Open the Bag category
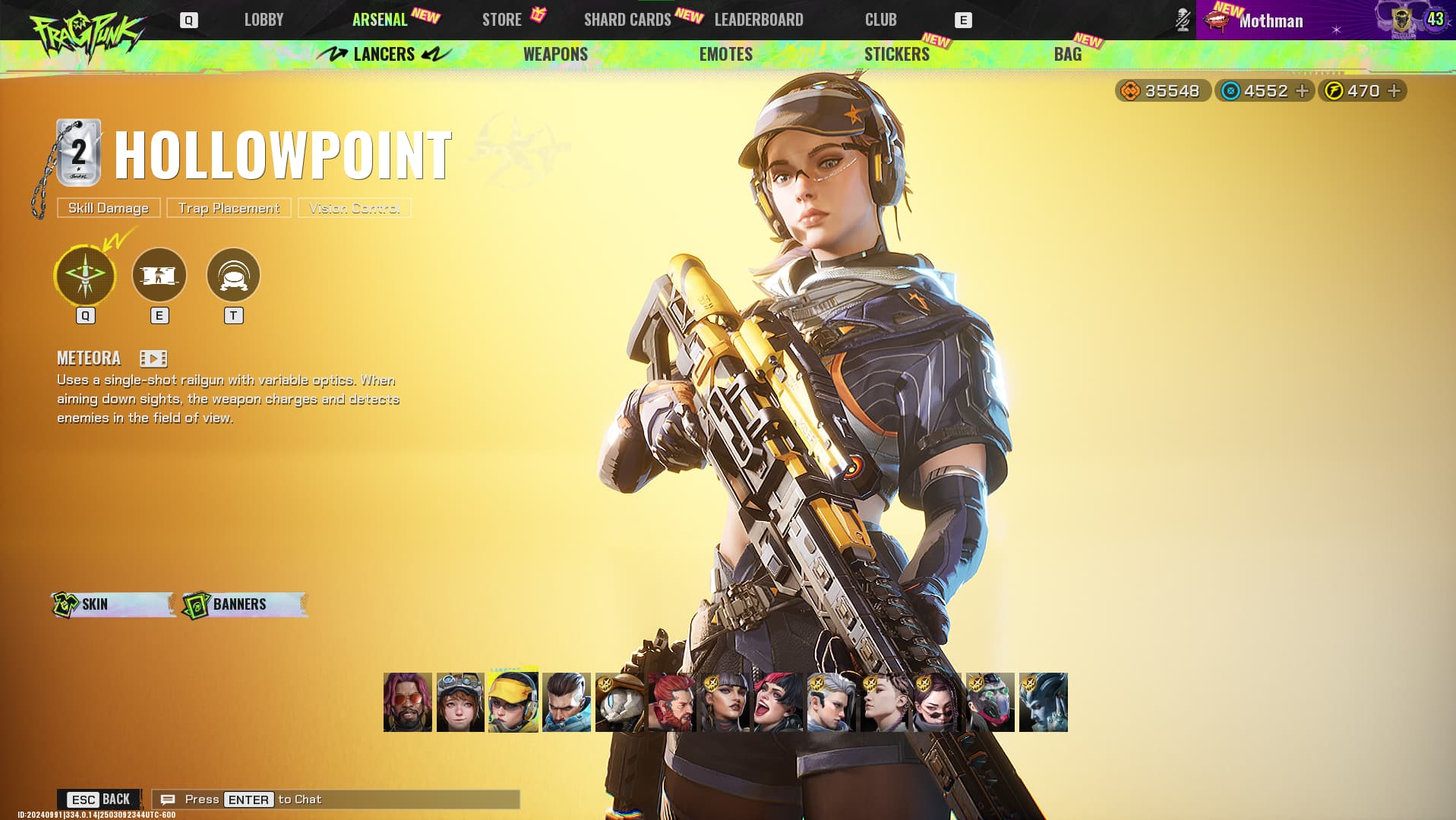The width and height of the screenshot is (1456, 820). [1067, 54]
